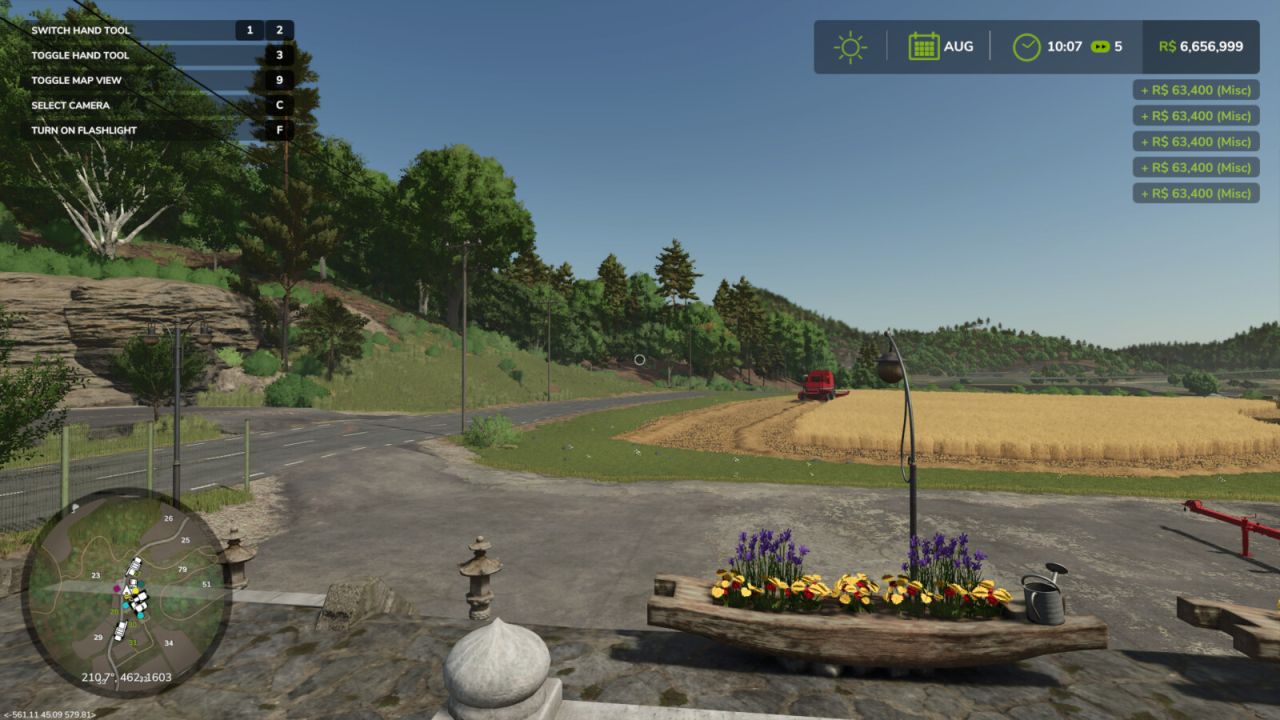Click the truck icon near field 29 on minimap

[x=120, y=631]
